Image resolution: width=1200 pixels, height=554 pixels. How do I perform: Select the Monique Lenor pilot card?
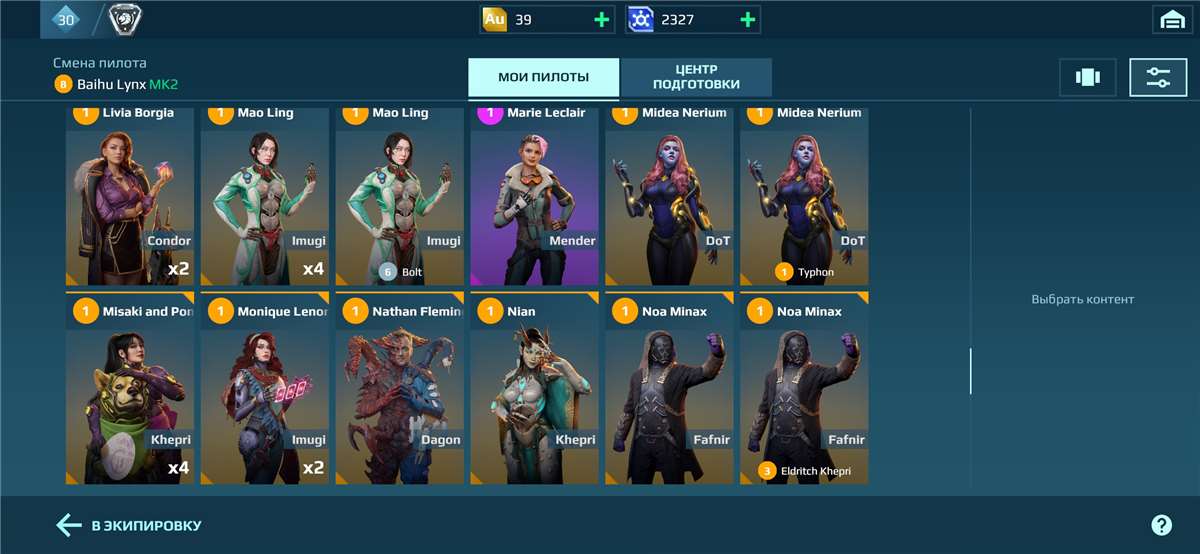(x=265, y=395)
